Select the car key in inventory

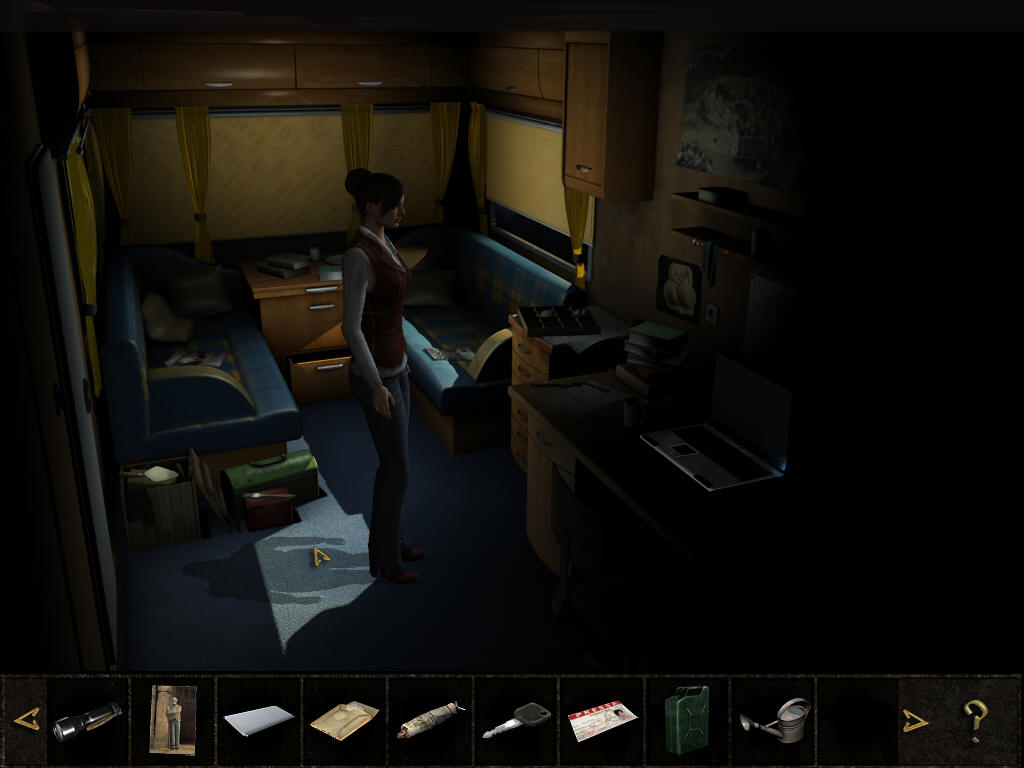[516, 720]
